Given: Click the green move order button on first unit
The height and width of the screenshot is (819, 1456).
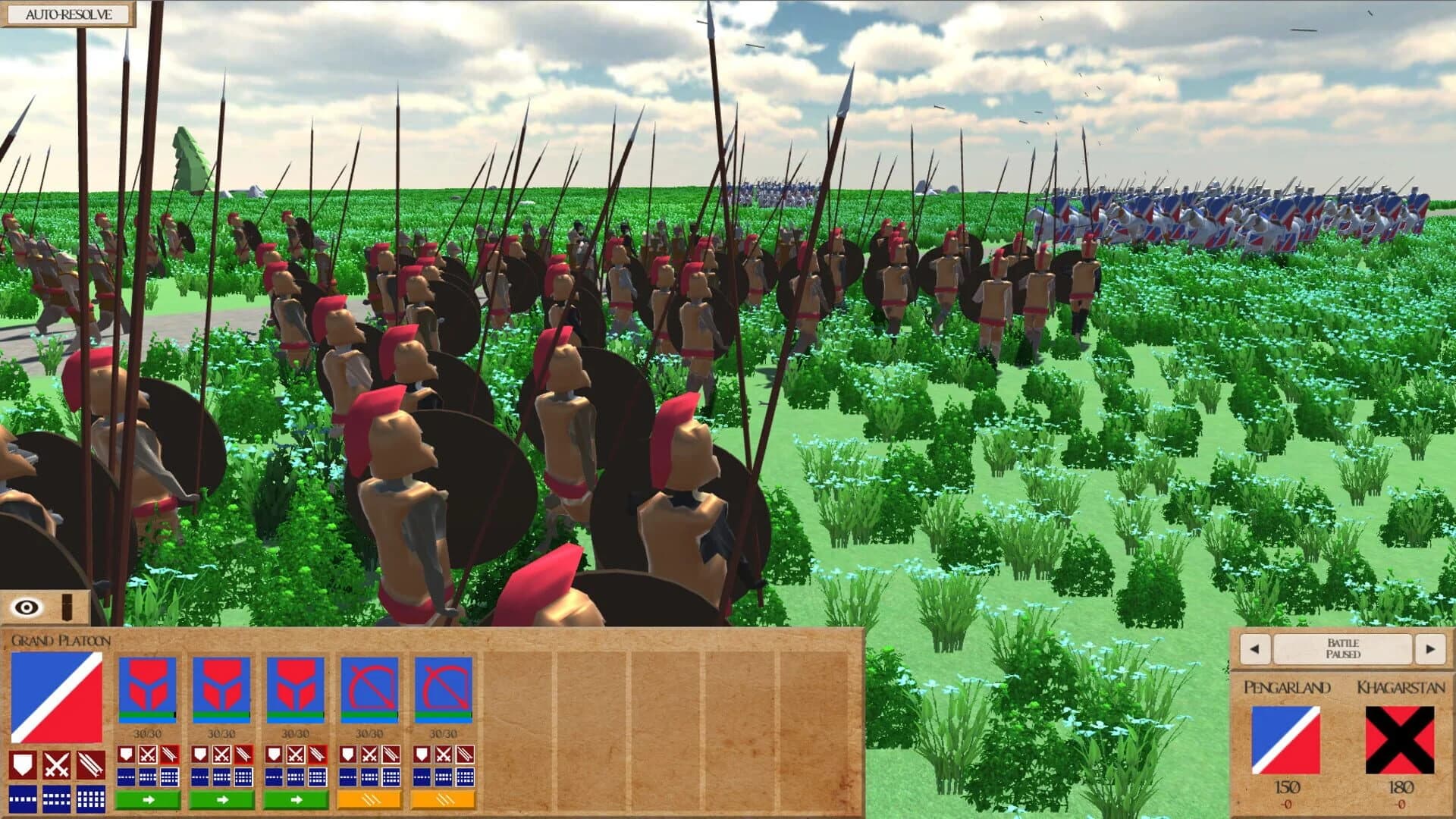Looking at the screenshot, I should pyautogui.click(x=149, y=801).
